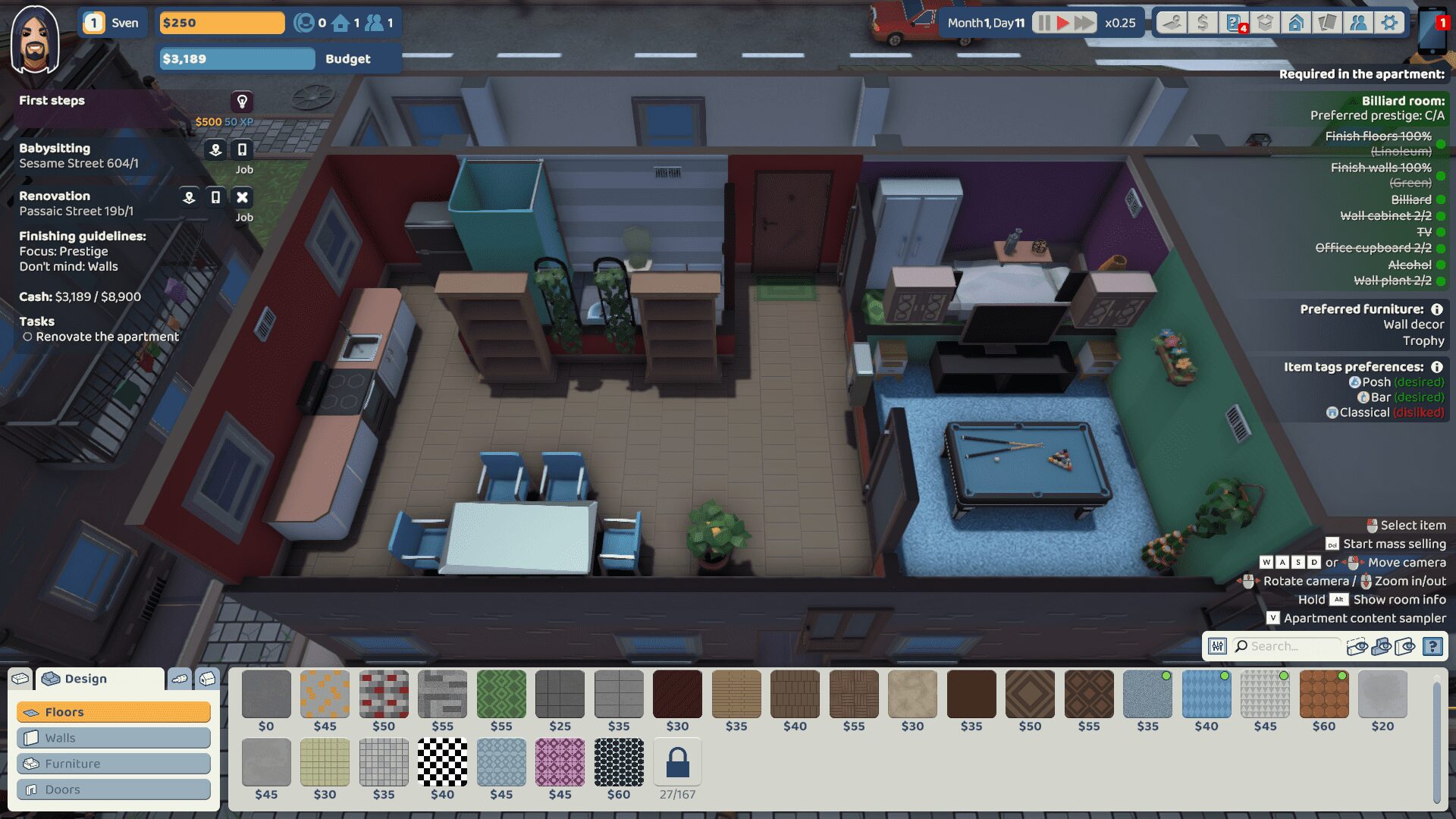Pick the pink patterned floor tile
This screenshot has height=819, width=1456.
coord(560,762)
